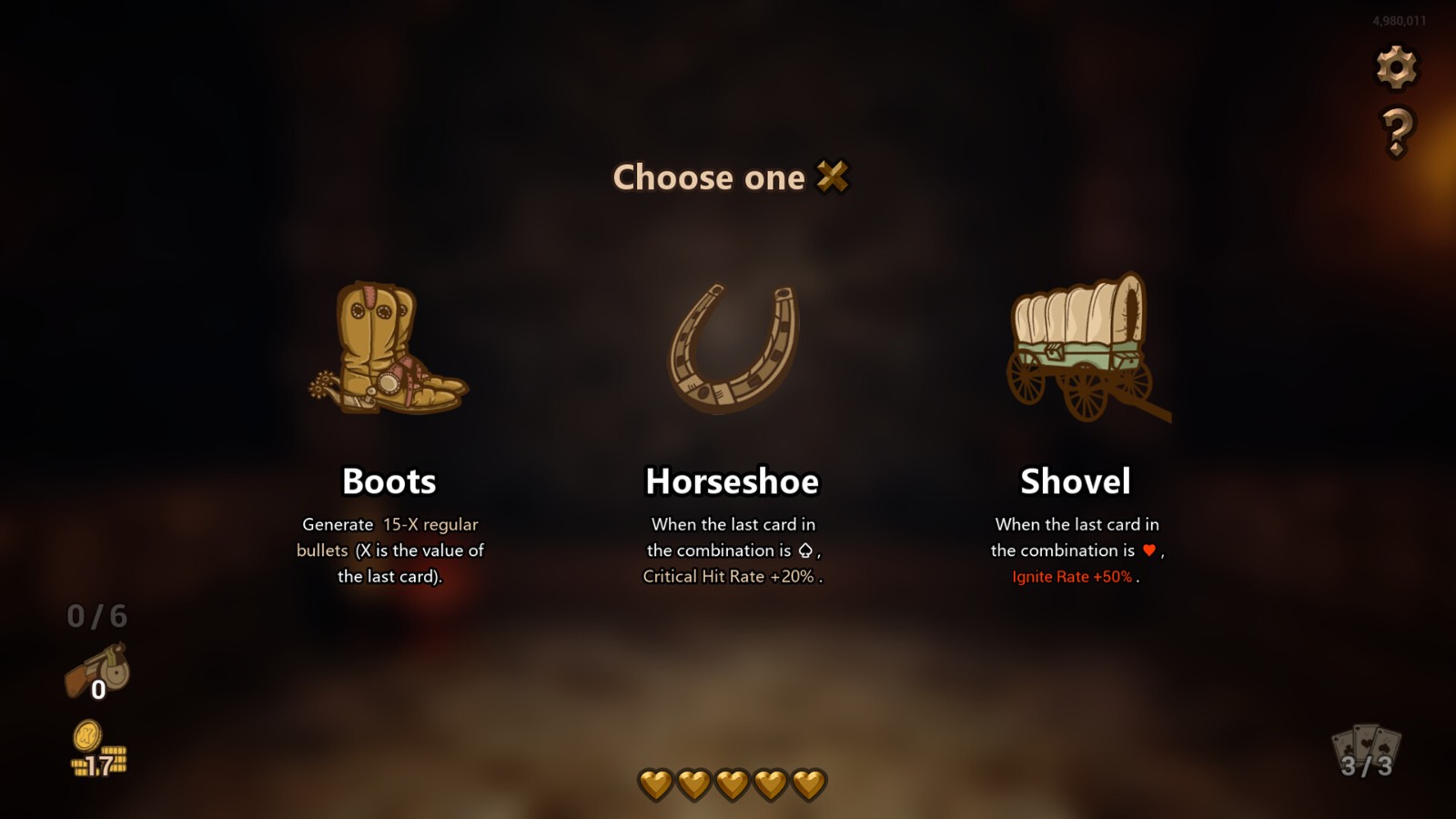Click the 0/6 progress counter

pyautogui.click(x=96, y=617)
